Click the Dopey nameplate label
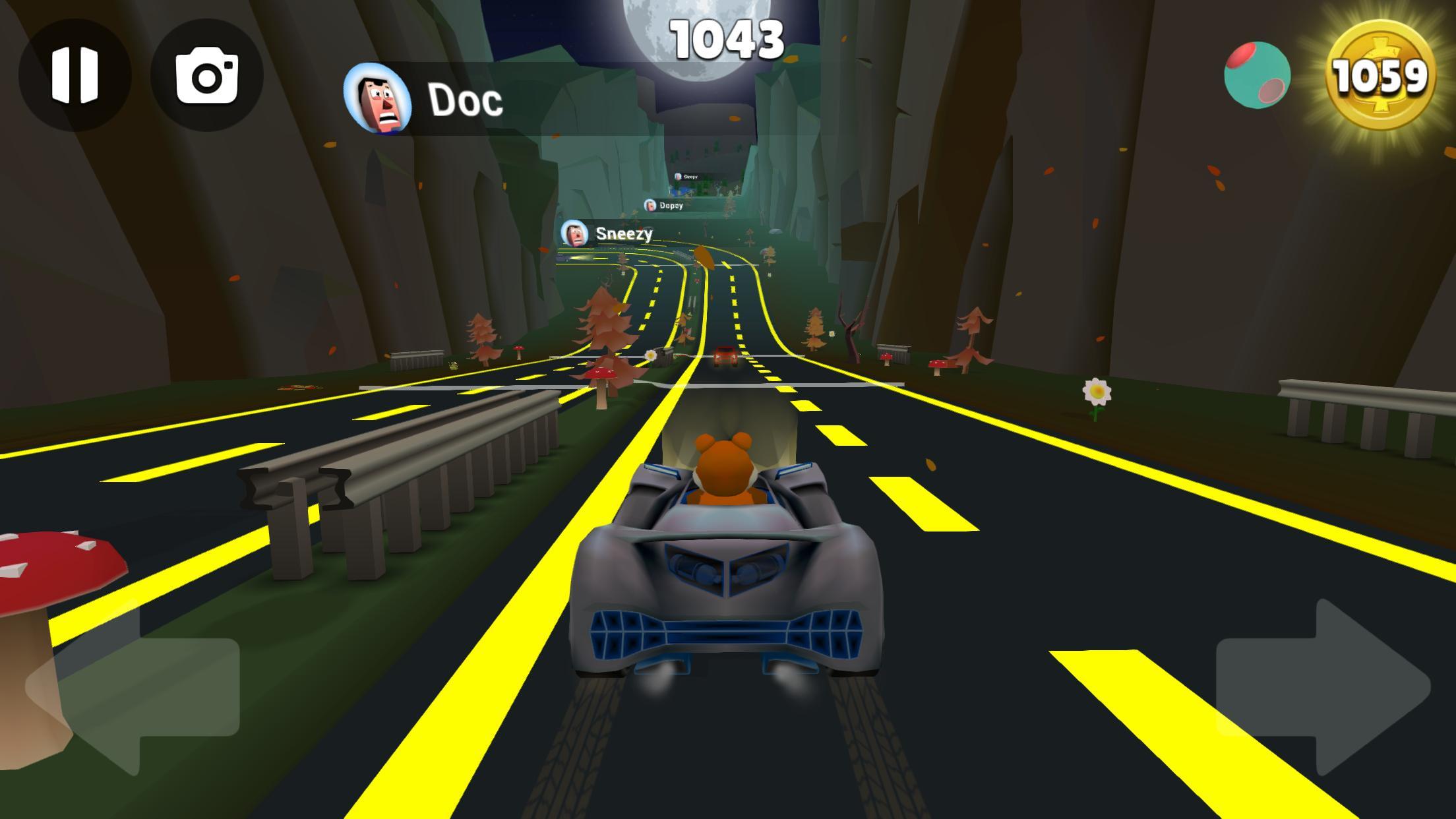 [671, 206]
